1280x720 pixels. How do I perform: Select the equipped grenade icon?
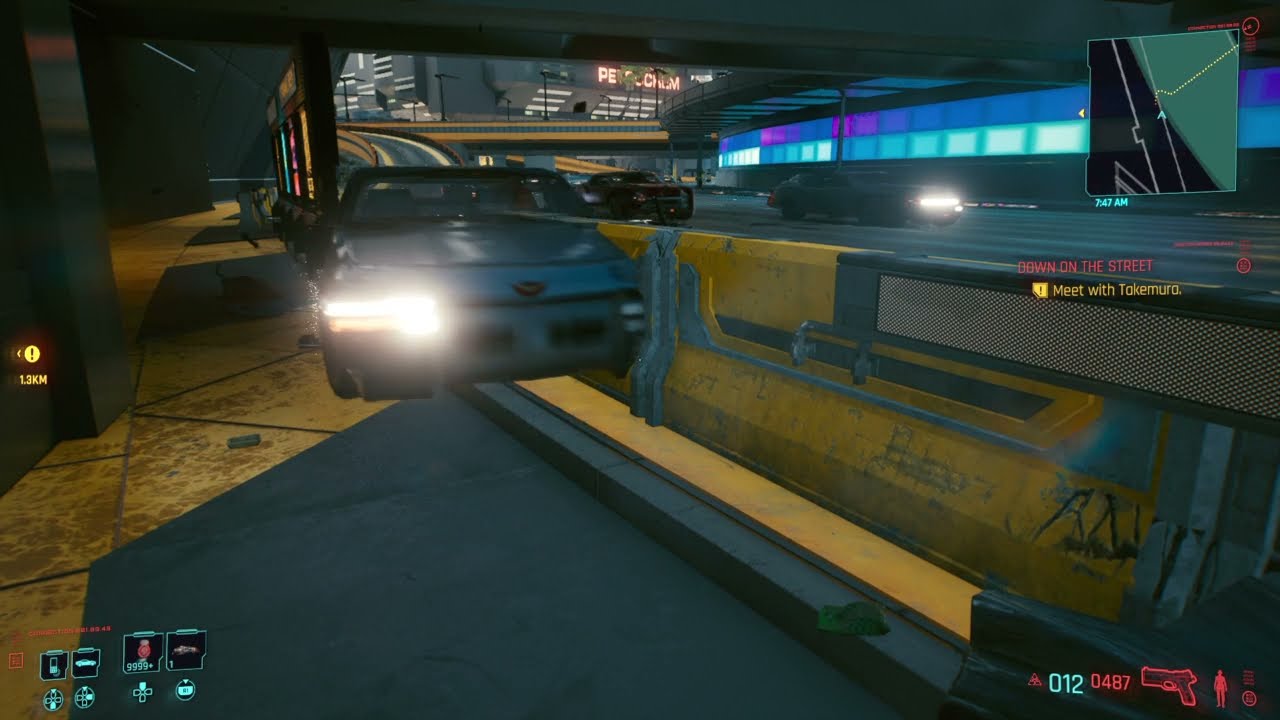(x=185, y=650)
